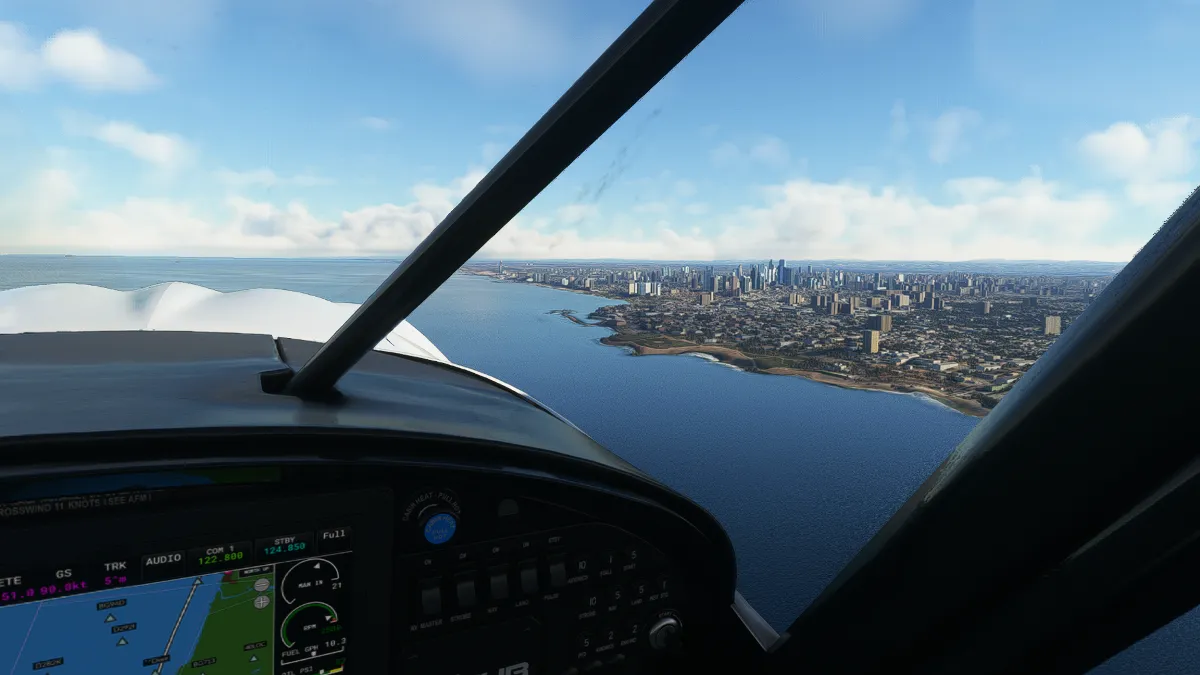Screen dimensions: 1200x675
Task: Toggle the AV MASTER switch
Action: point(431,598)
